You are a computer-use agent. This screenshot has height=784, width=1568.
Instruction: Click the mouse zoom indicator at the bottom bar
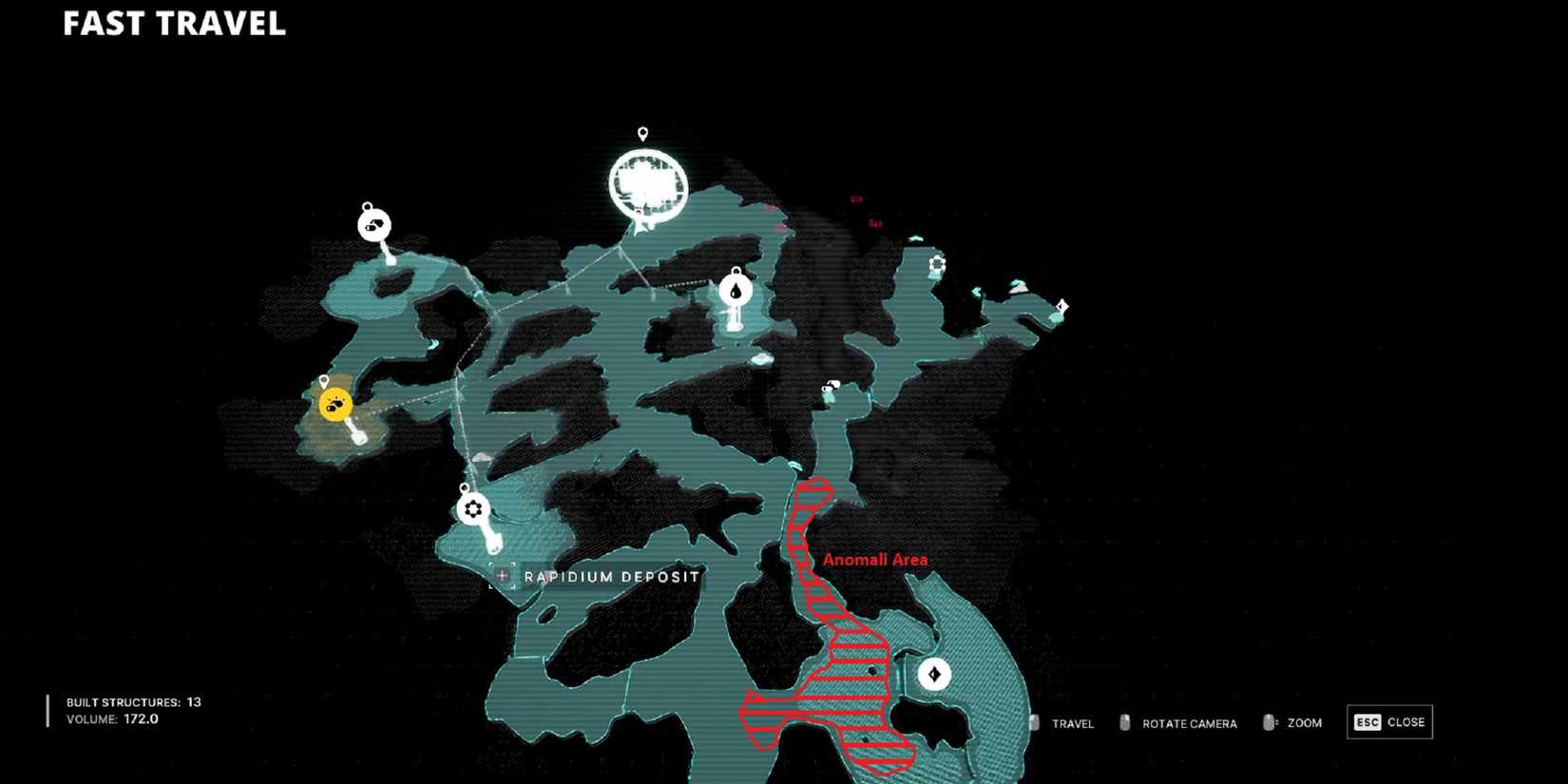coord(1270,722)
